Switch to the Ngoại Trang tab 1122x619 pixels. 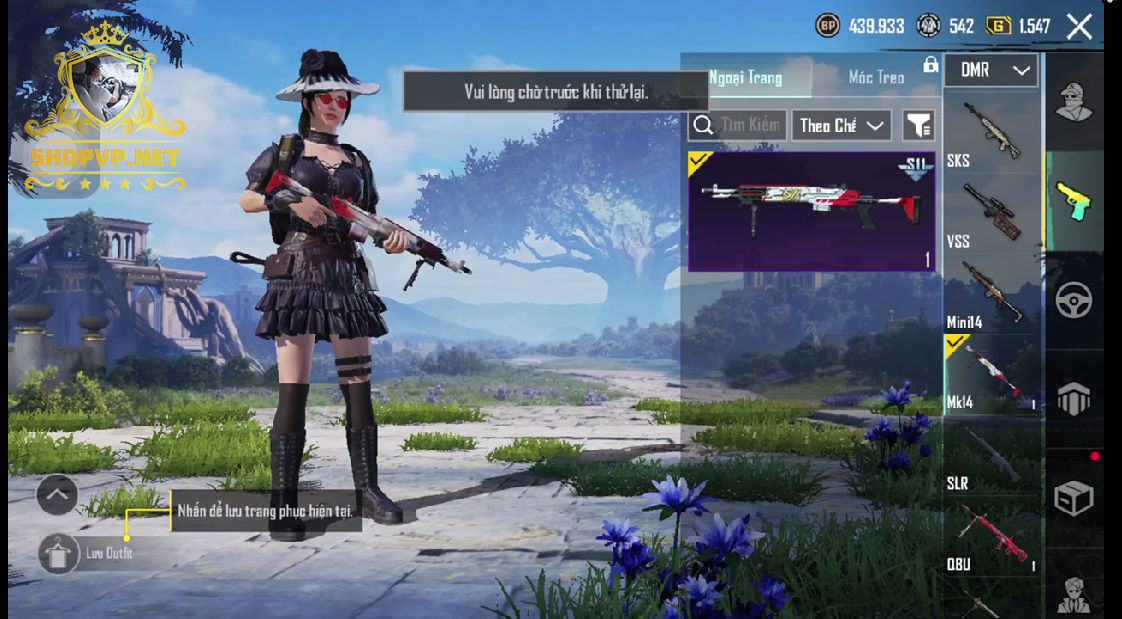746,77
